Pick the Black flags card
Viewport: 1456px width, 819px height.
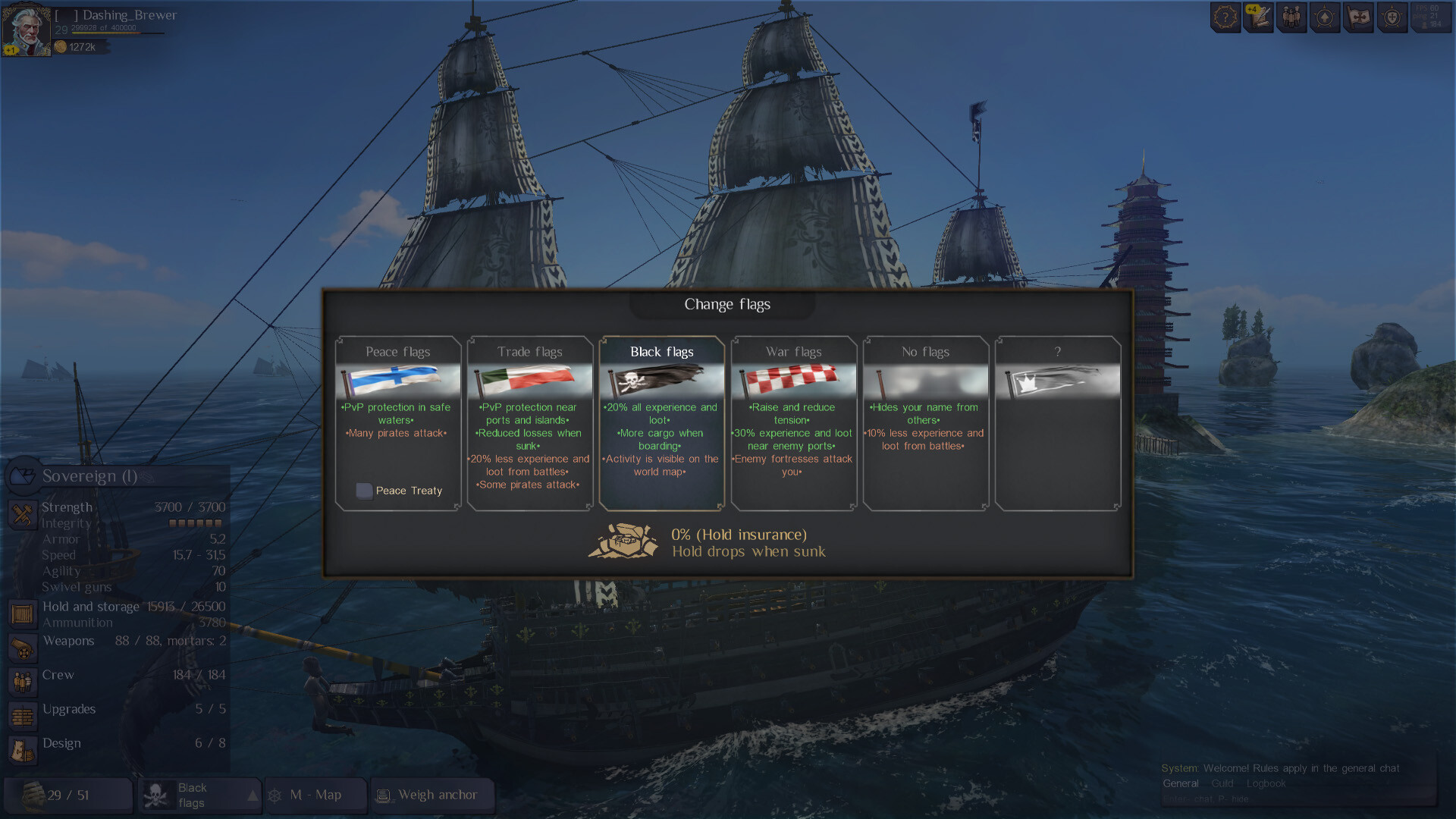click(661, 422)
